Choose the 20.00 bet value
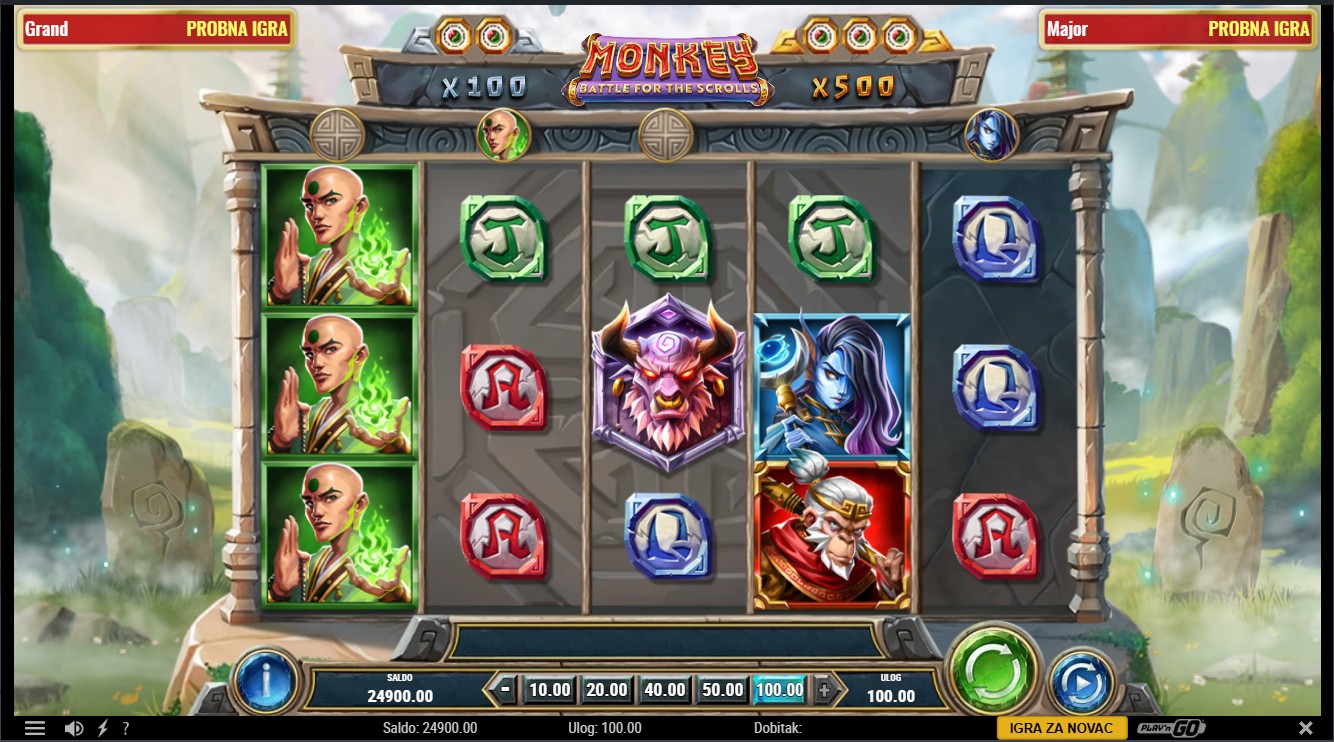1334x742 pixels. [x=607, y=689]
